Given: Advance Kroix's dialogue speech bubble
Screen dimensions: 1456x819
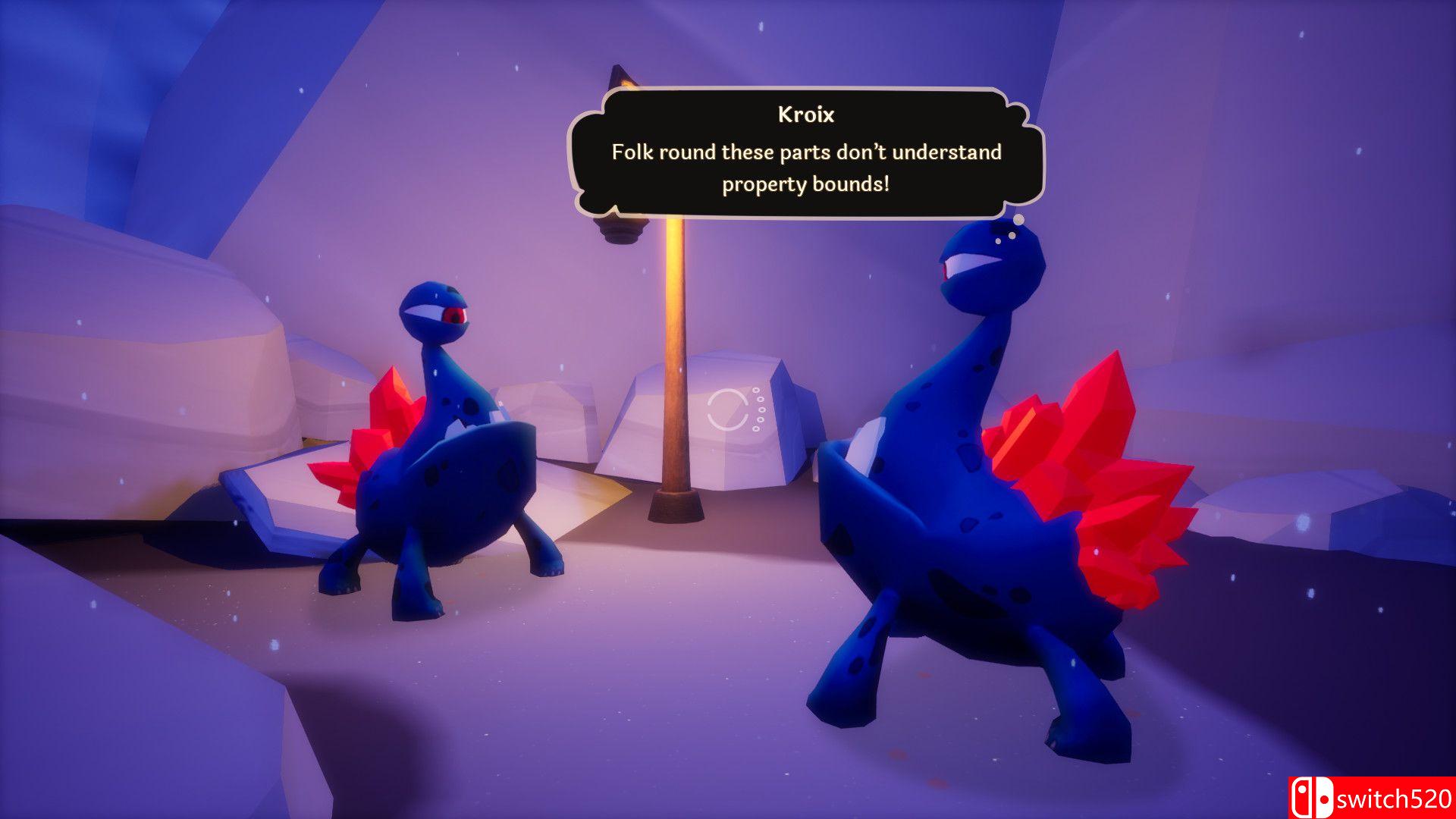Looking at the screenshot, I should tap(805, 153).
